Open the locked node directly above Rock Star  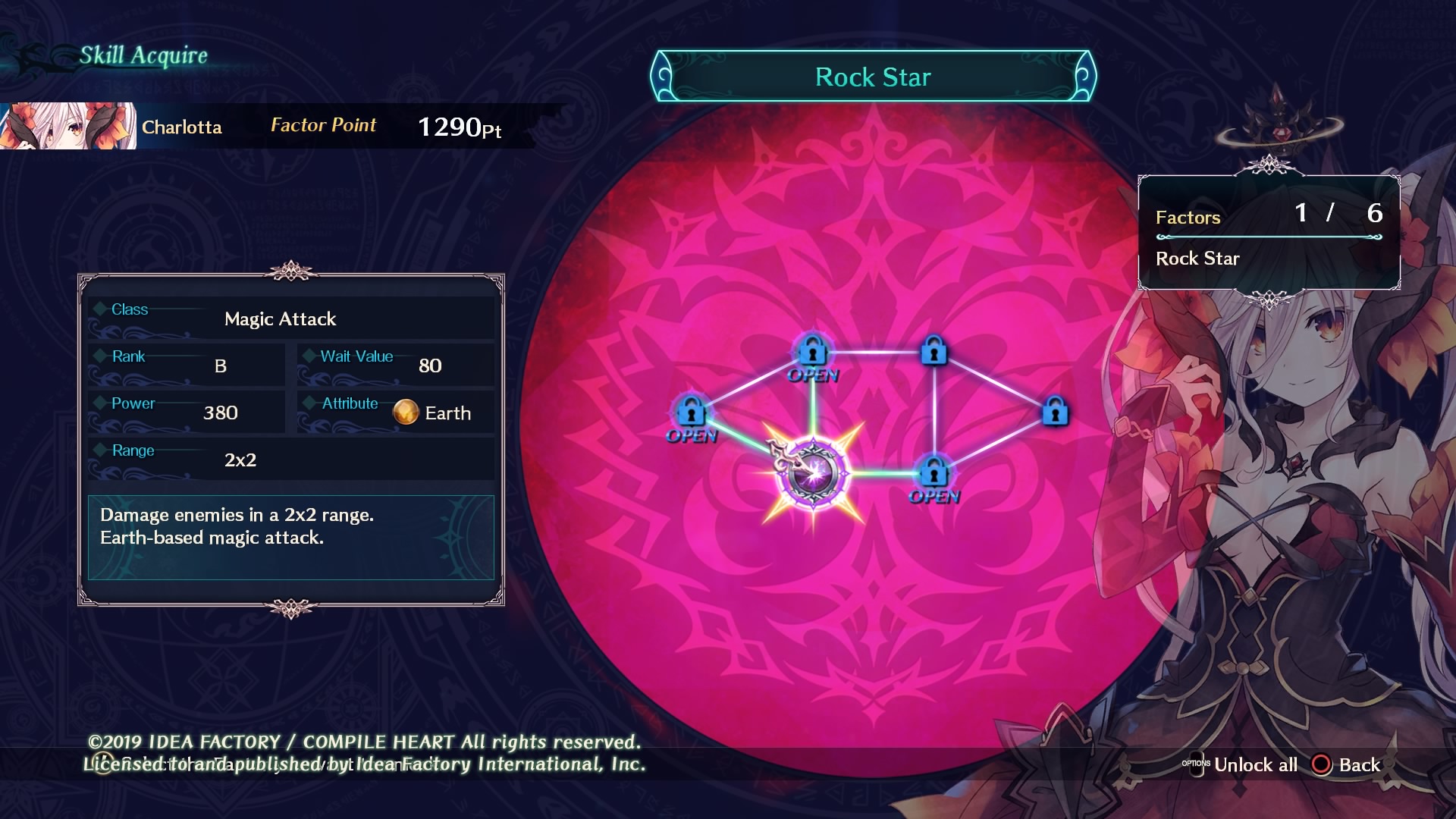click(x=813, y=352)
